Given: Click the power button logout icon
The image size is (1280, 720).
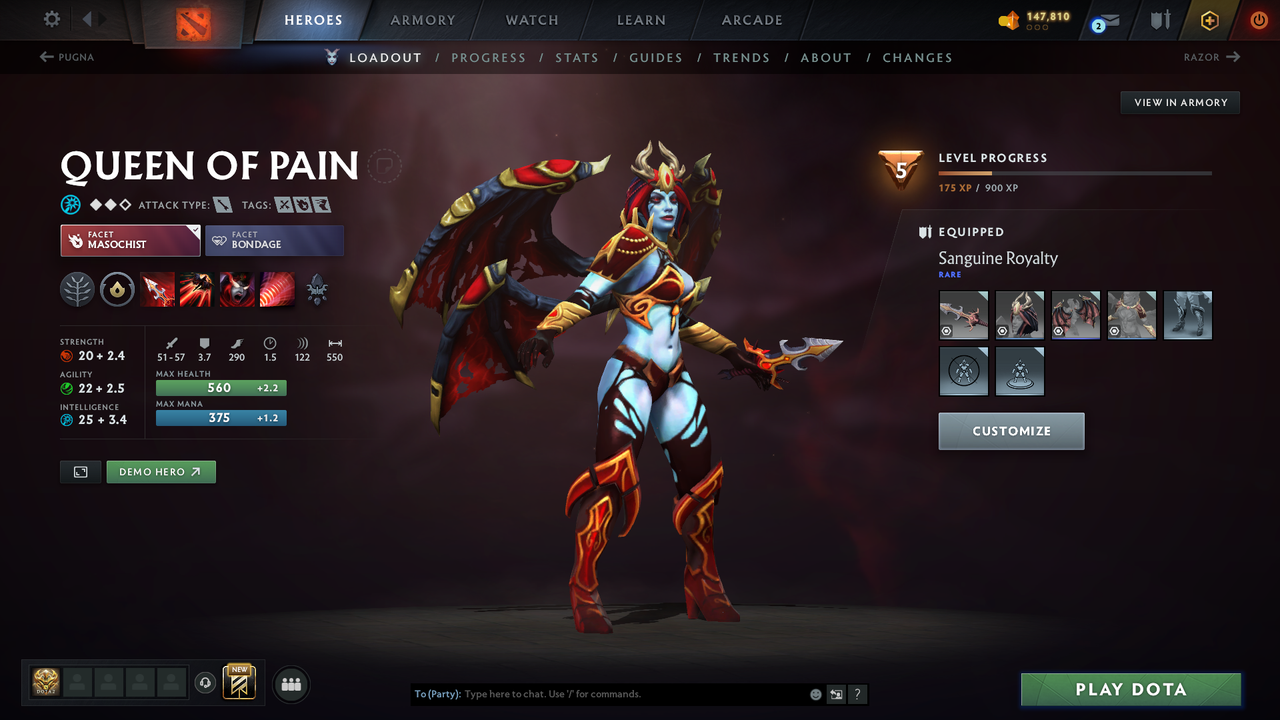Looking at the screenshot, I should pos(1258,19).
